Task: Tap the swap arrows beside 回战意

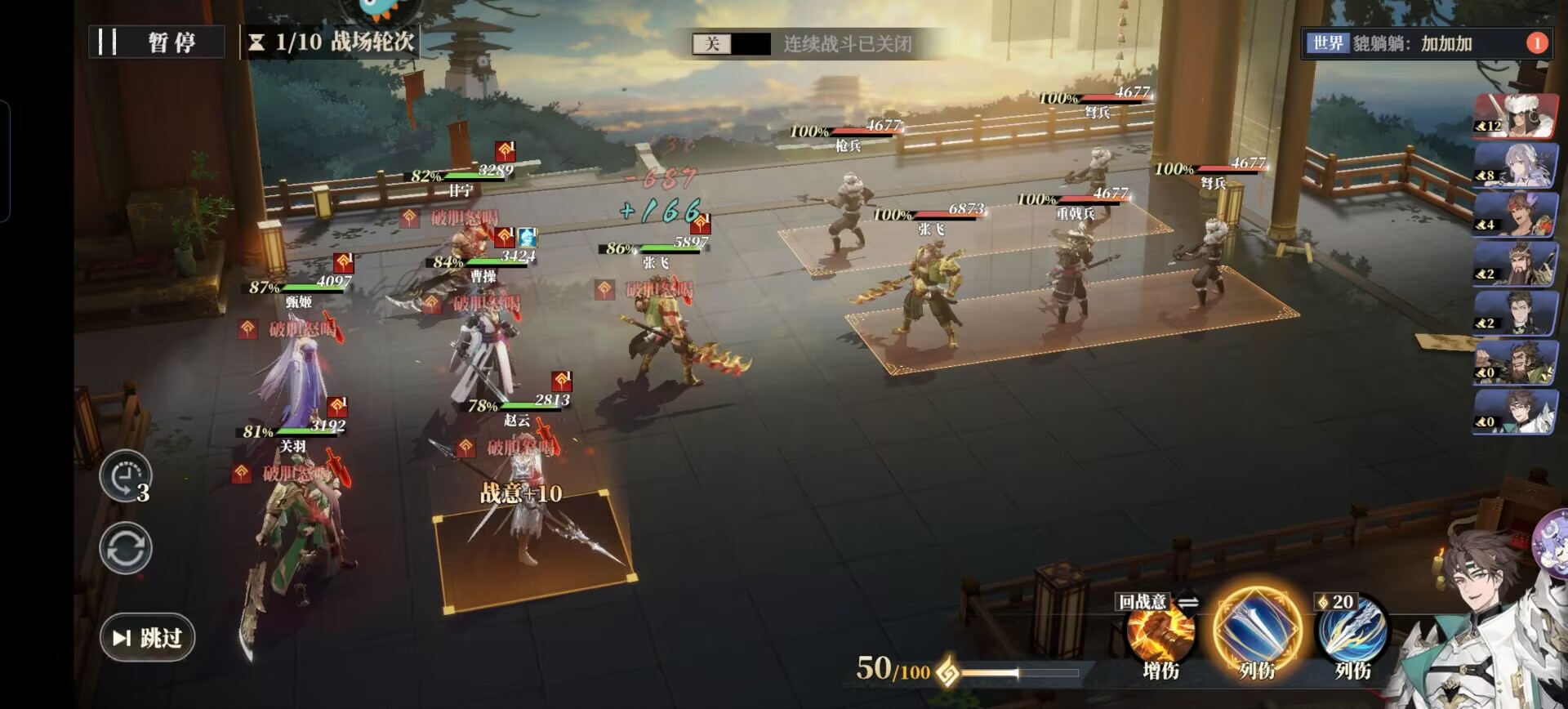Action: (x=1187, y=602)
